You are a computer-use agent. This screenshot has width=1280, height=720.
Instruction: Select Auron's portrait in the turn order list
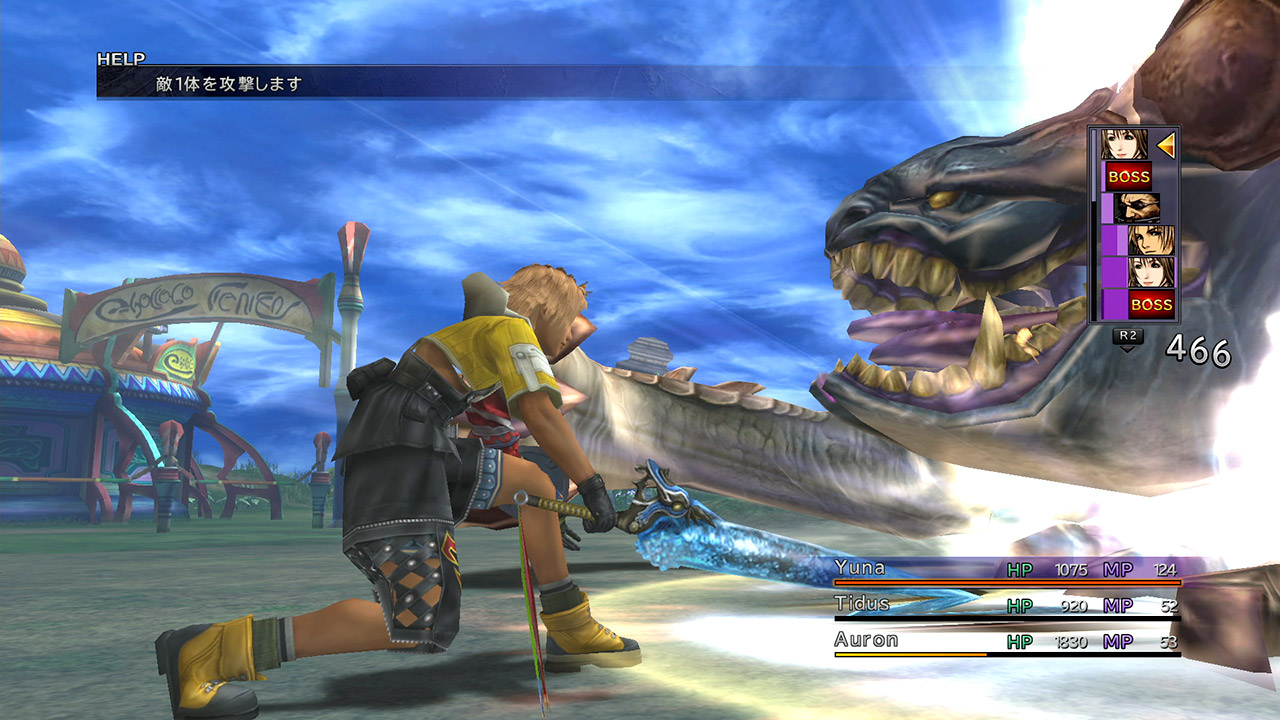pos(1137,207)
